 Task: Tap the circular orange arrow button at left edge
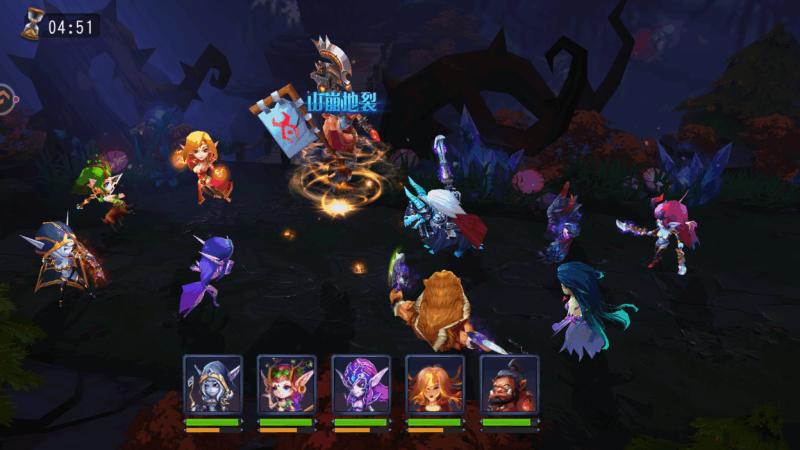pyautogui.click(x=5, y=100)
